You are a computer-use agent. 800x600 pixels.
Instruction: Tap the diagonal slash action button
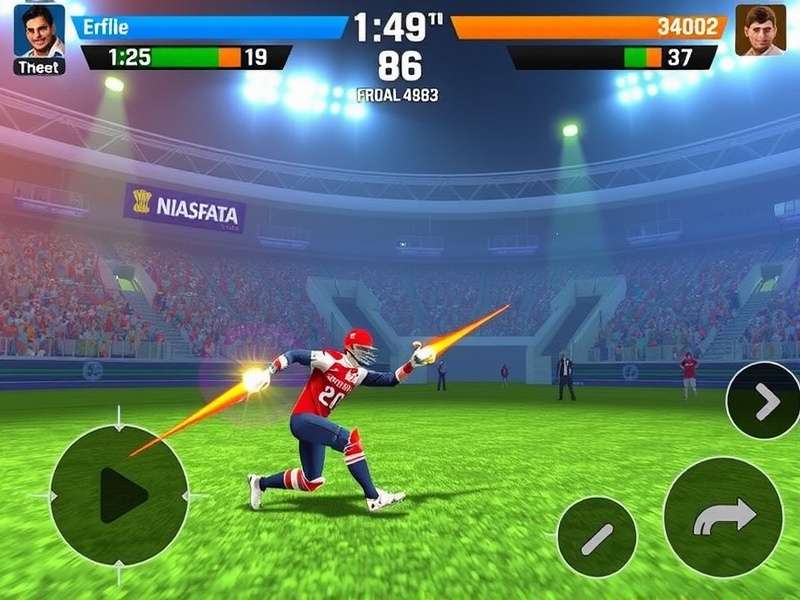(x=596, y=537)
